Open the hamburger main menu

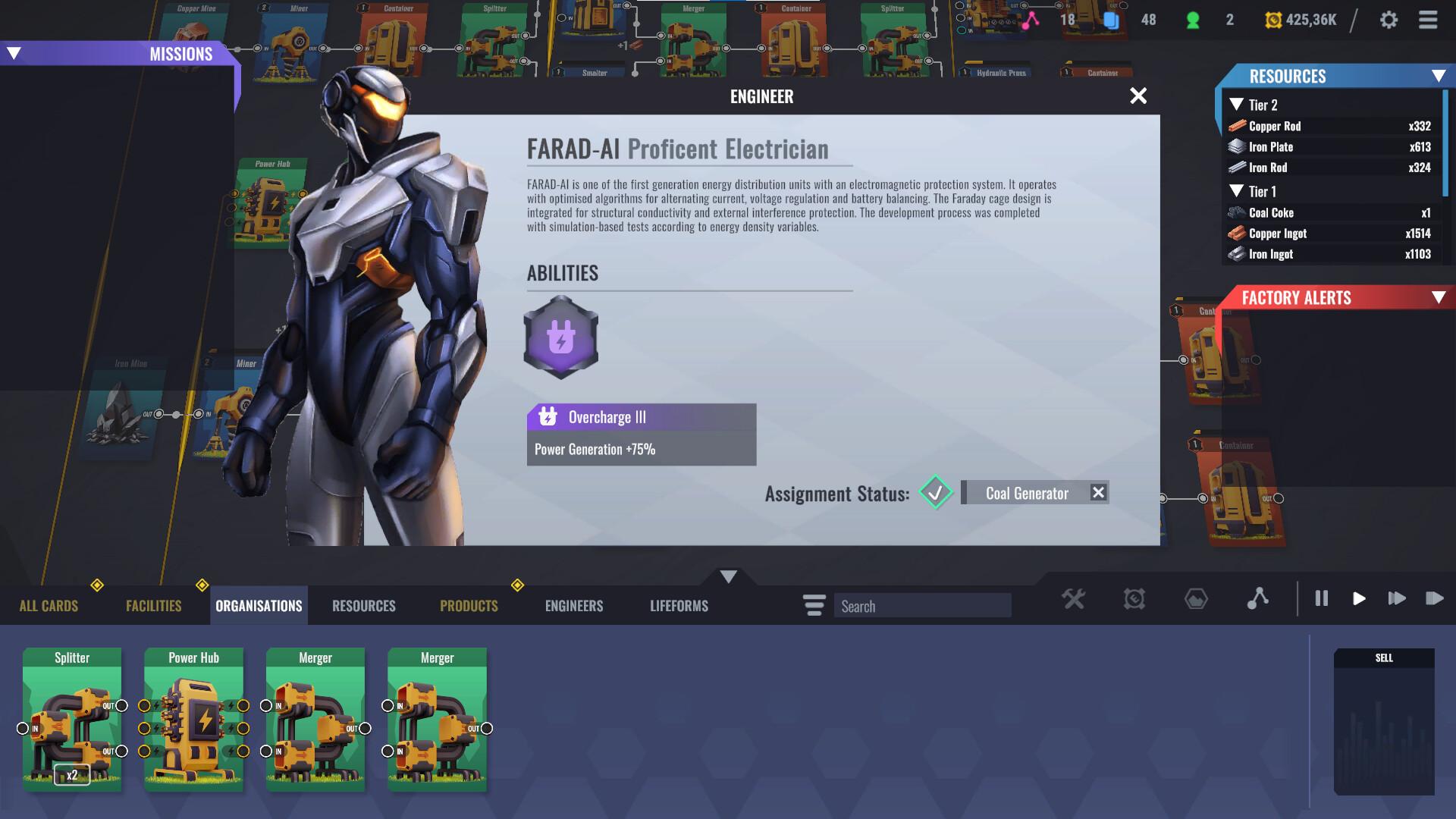tap(1426, 20)
